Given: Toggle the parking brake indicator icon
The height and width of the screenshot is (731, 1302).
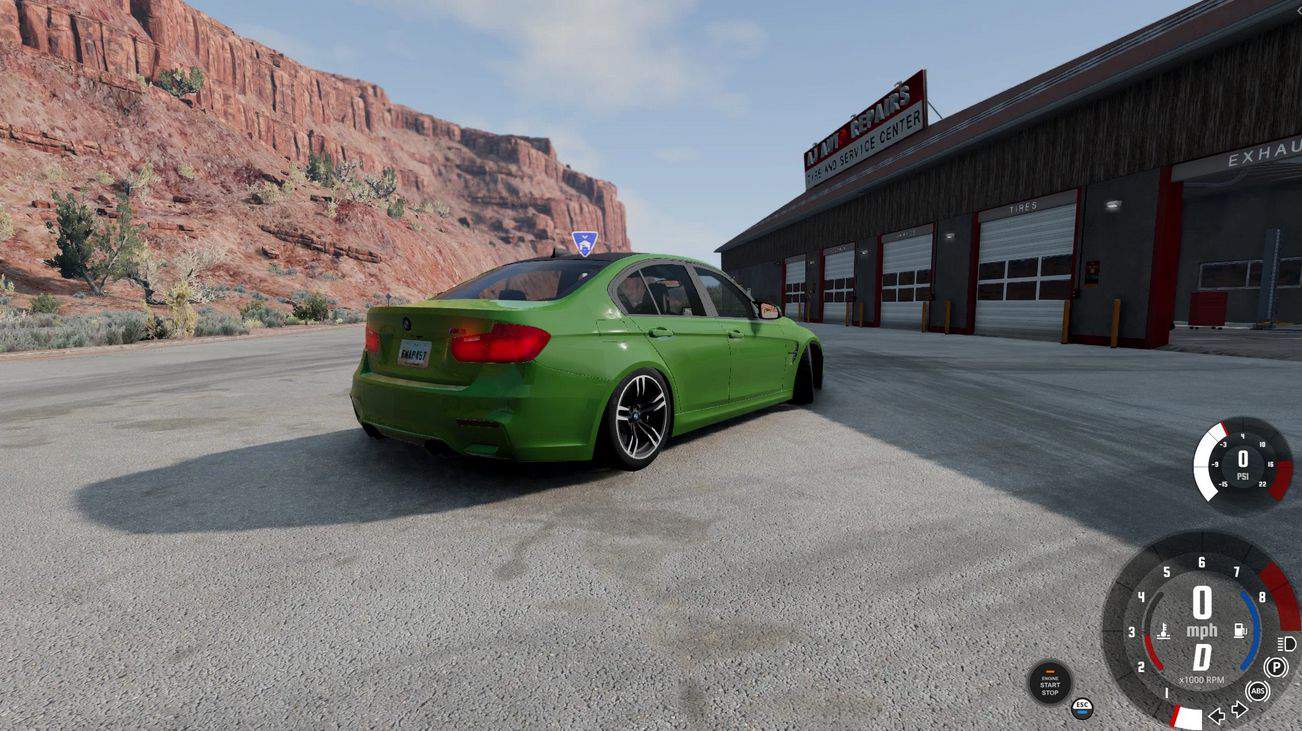Looking at the screenshot, I should pyautogui.click(x=1276, y=667).
